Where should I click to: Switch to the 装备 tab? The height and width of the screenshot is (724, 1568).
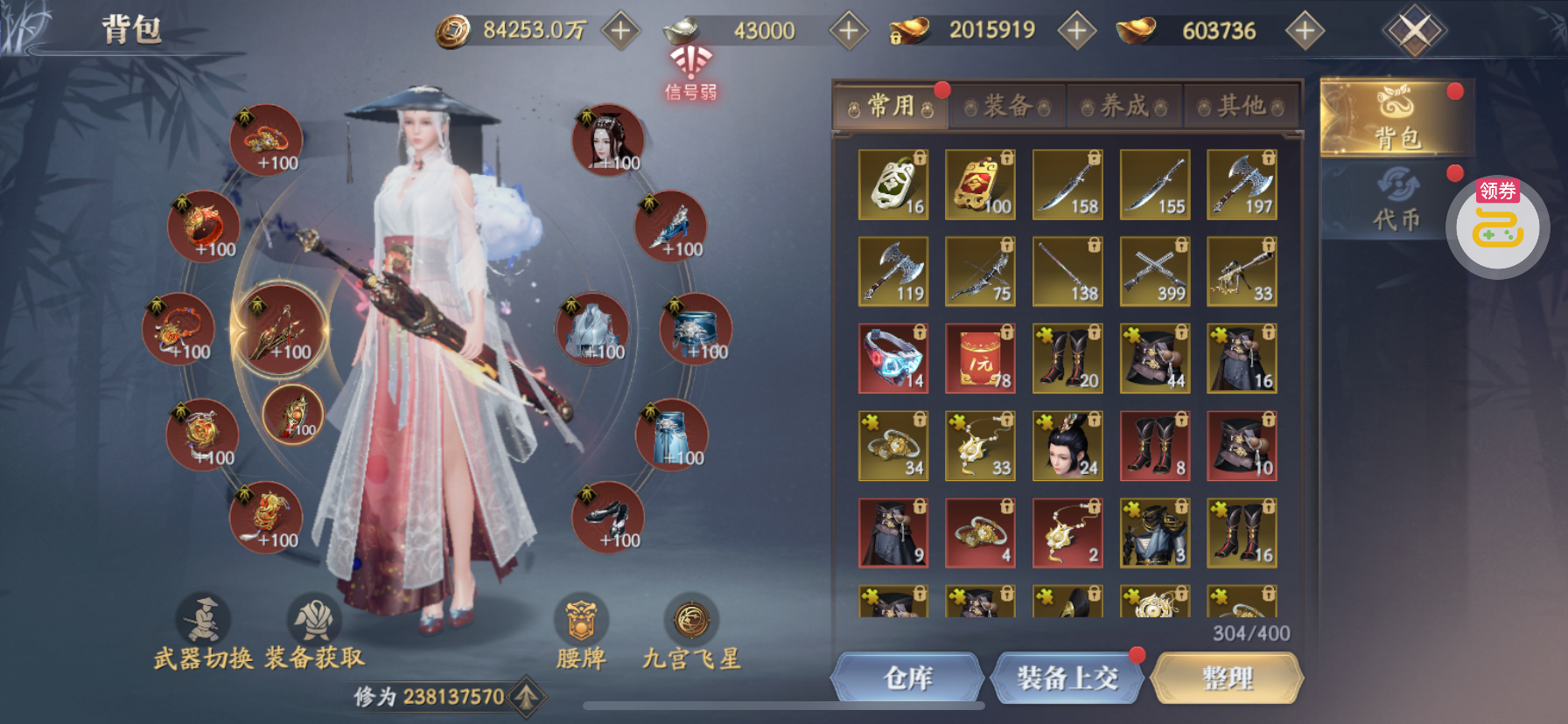coord(1007,107)
